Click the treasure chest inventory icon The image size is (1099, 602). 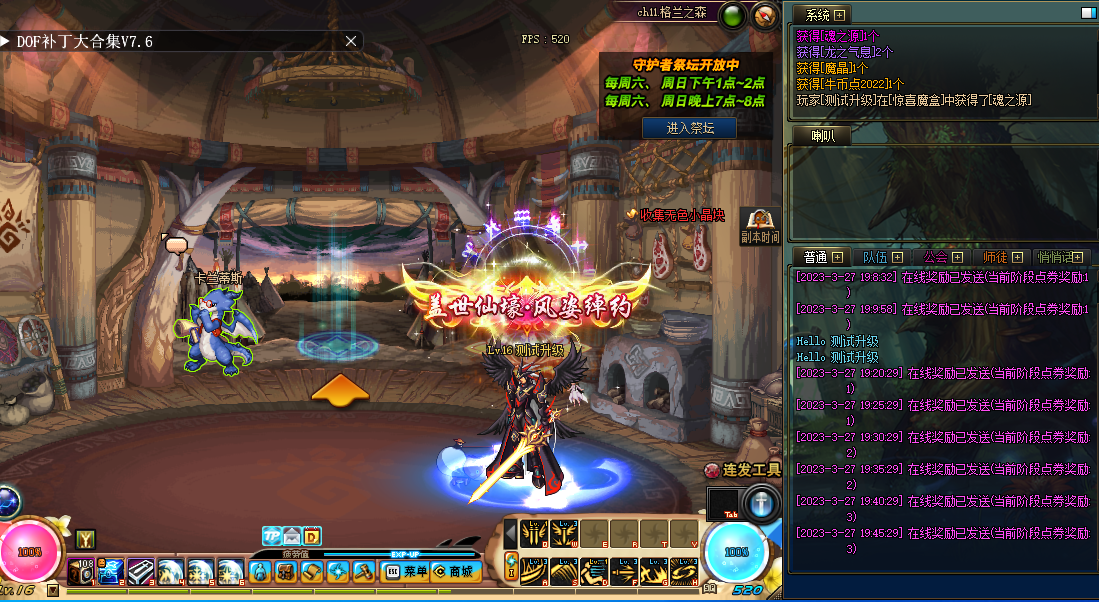coord(284,572)
